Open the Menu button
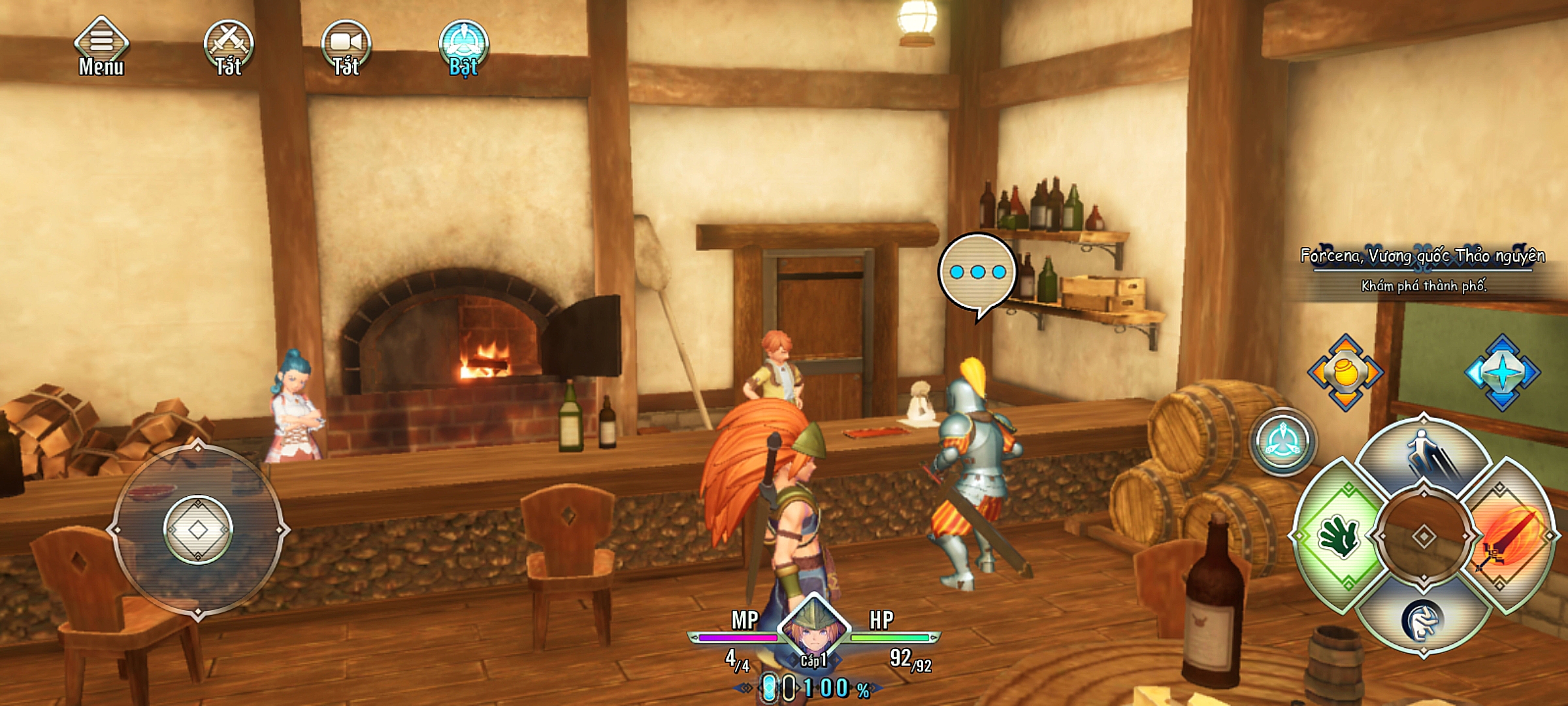Image resolution: width=1568 pixels, height=706 pixels. tap(101, 47)
